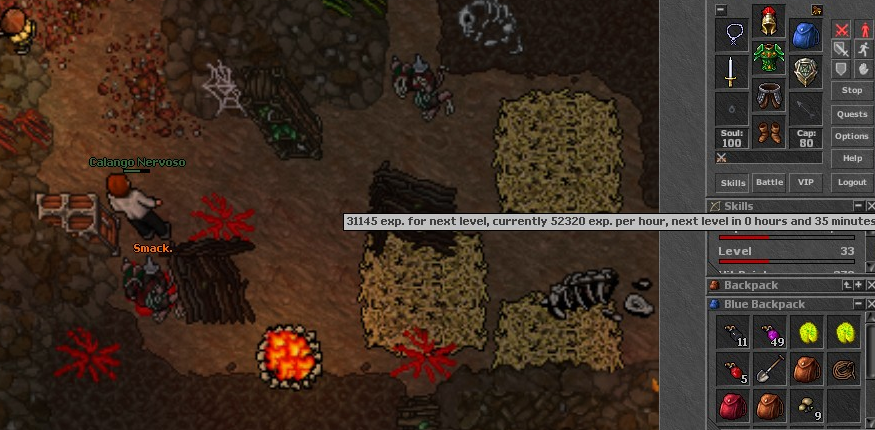Show the VIP list
This screenshot has height=430, width=875.
click(x=805, y=183)
